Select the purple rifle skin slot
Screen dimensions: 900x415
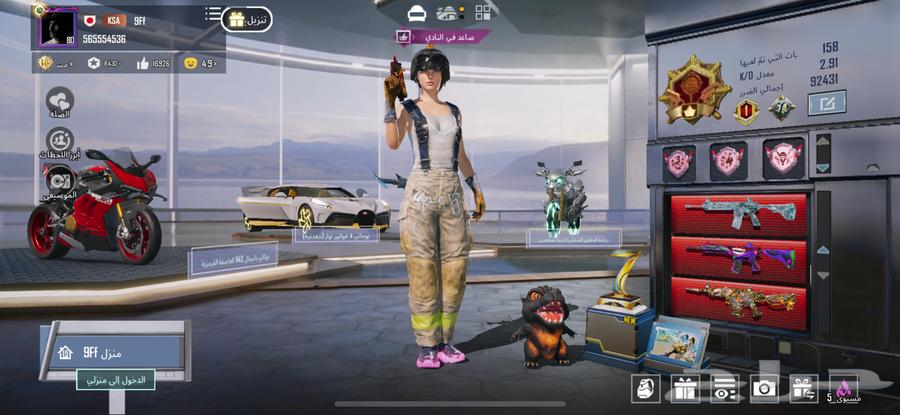click(x=739, y=256)
